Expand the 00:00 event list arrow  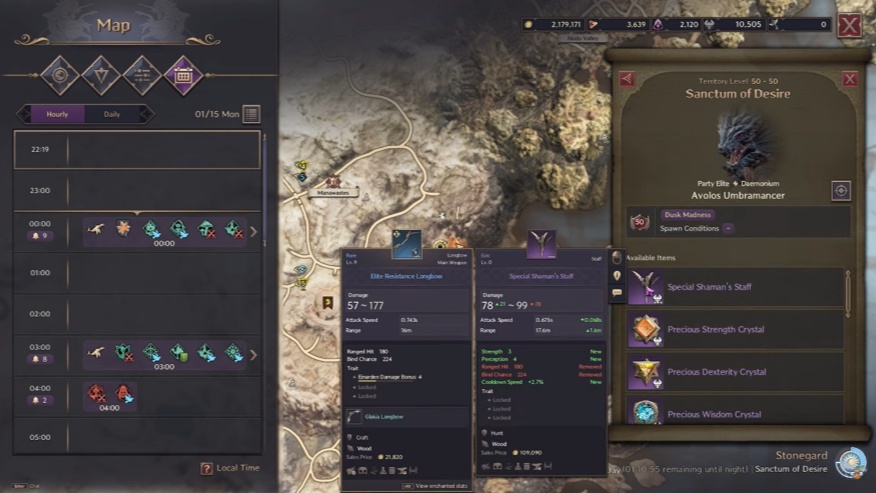253,232
